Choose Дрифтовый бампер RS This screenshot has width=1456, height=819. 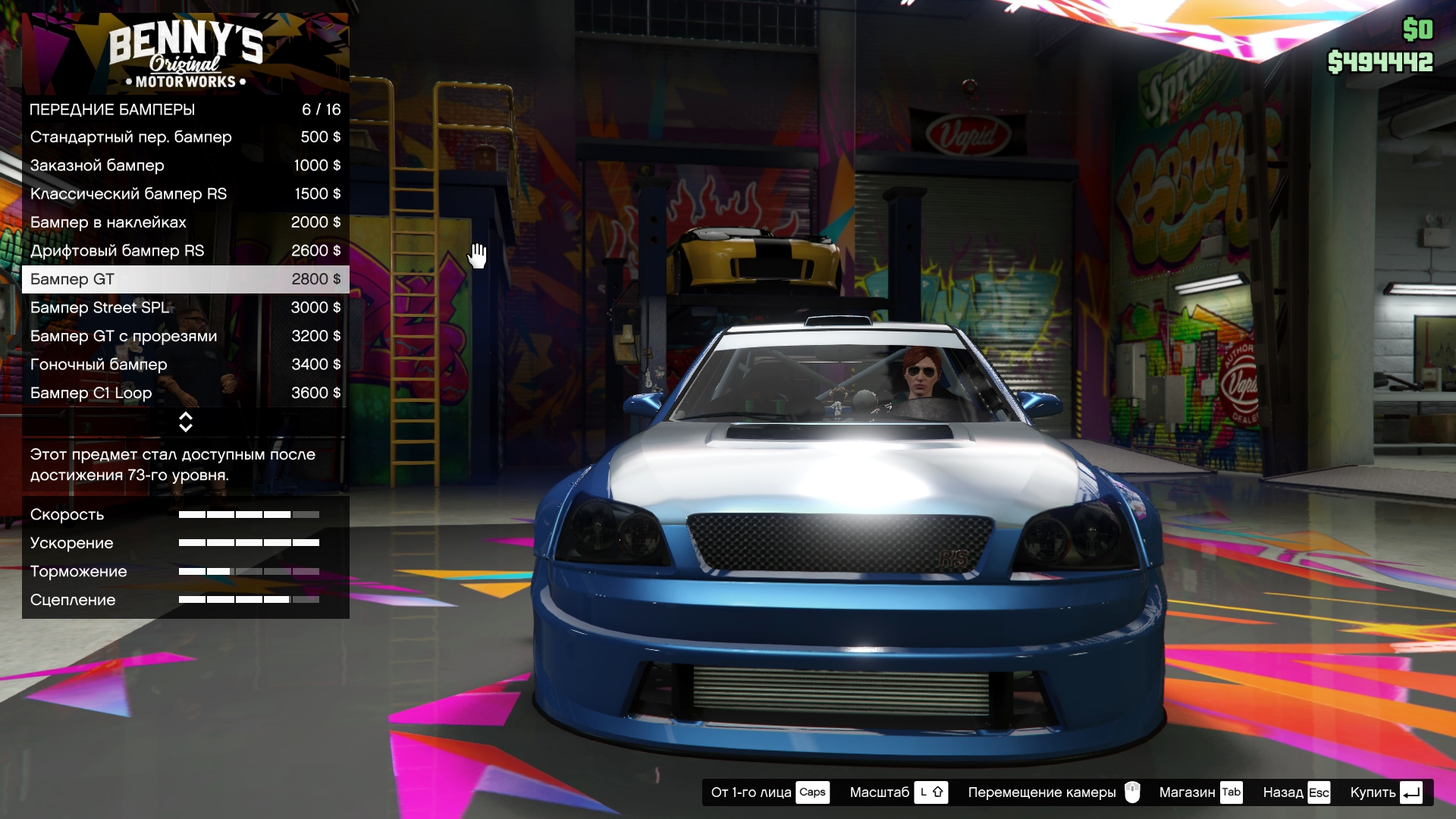click(x=185, y=251)
